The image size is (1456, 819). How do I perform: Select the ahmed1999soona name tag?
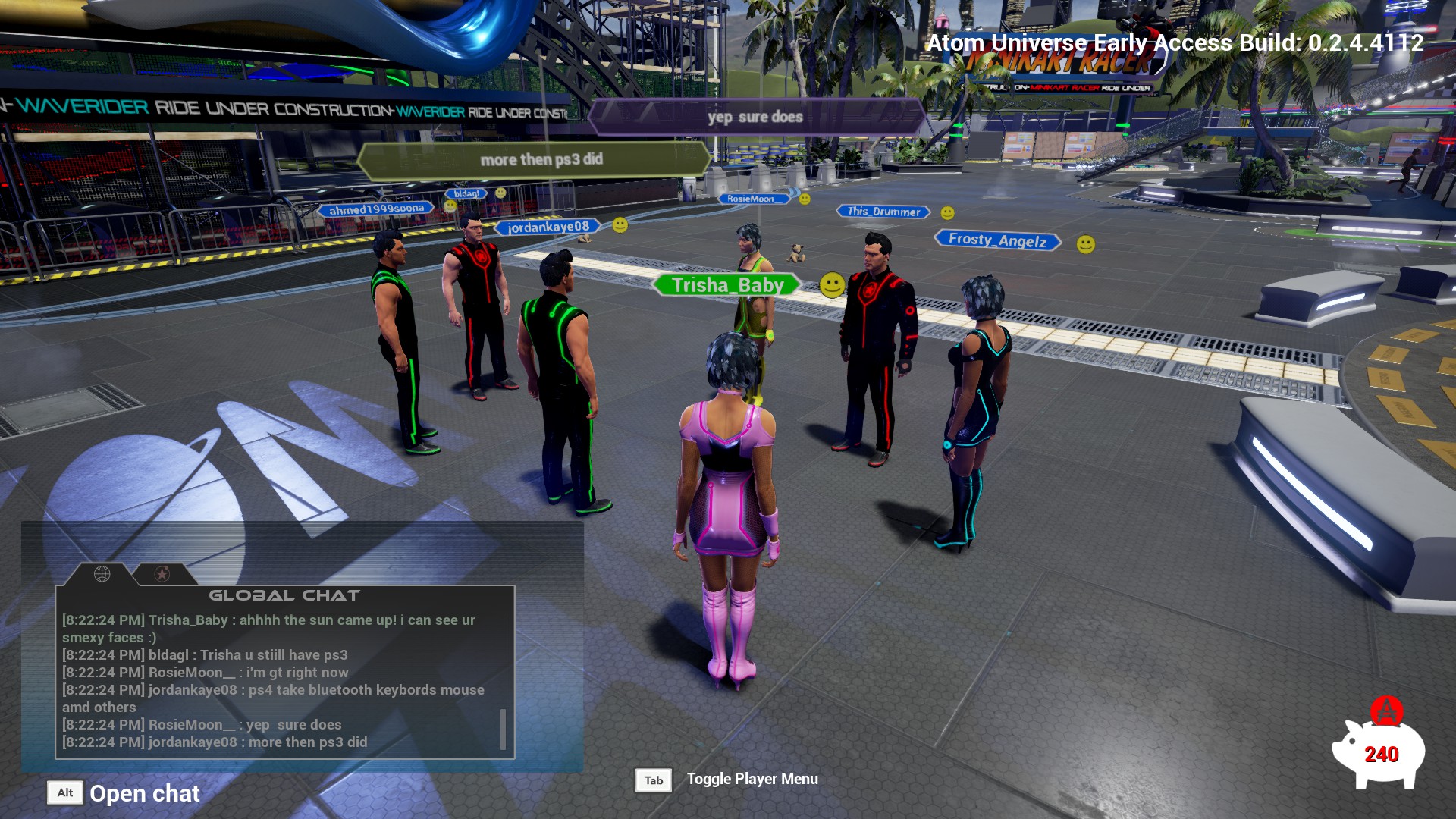tap(376, 209)
